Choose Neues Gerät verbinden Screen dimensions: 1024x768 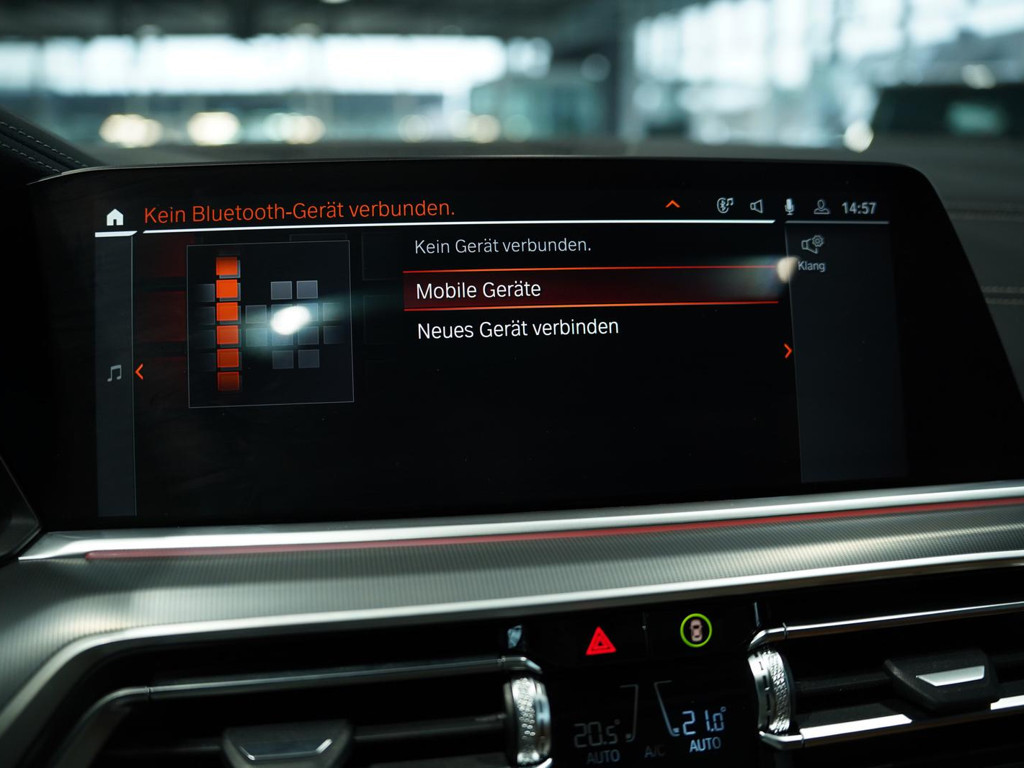pos(518,328)
